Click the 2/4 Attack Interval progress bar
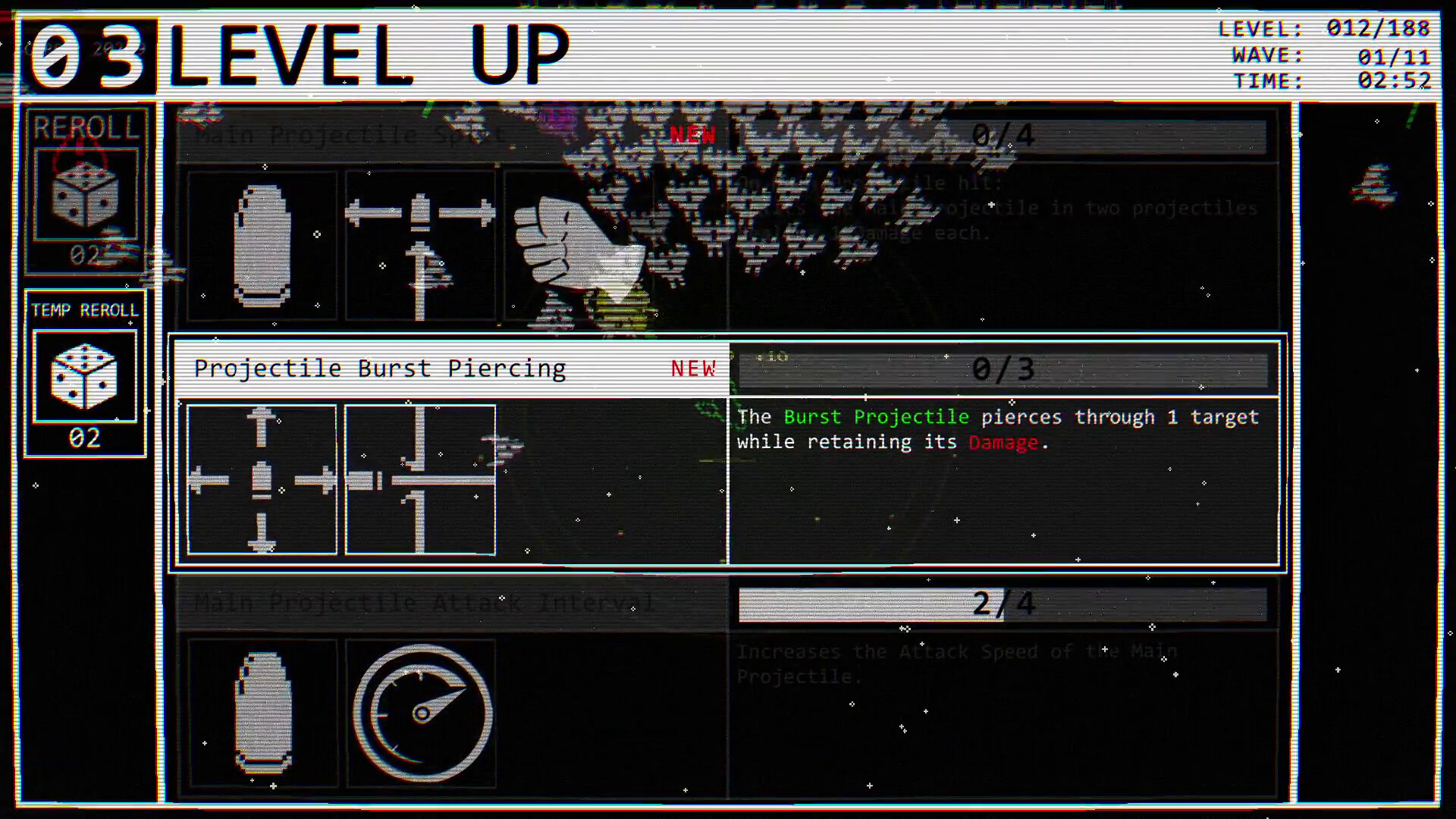1456x819 pixels. 1003,604
